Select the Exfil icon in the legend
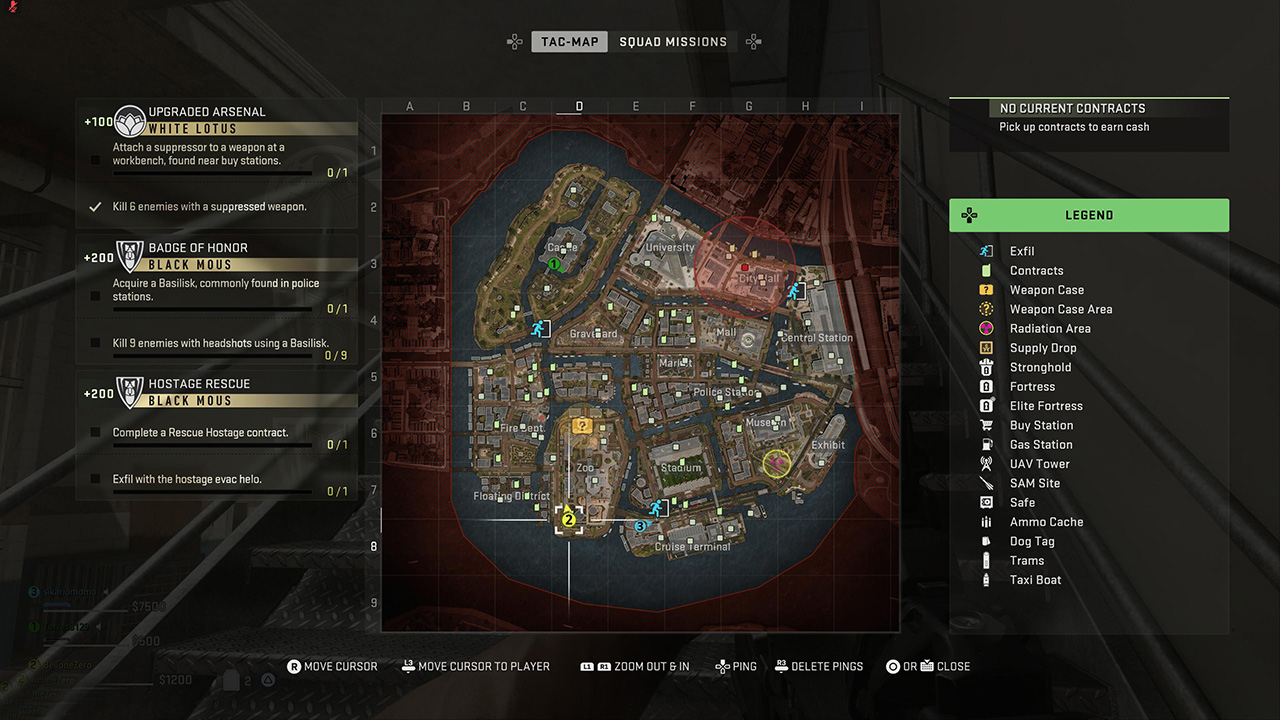1280x720 pixels. (x=985, y=251)
